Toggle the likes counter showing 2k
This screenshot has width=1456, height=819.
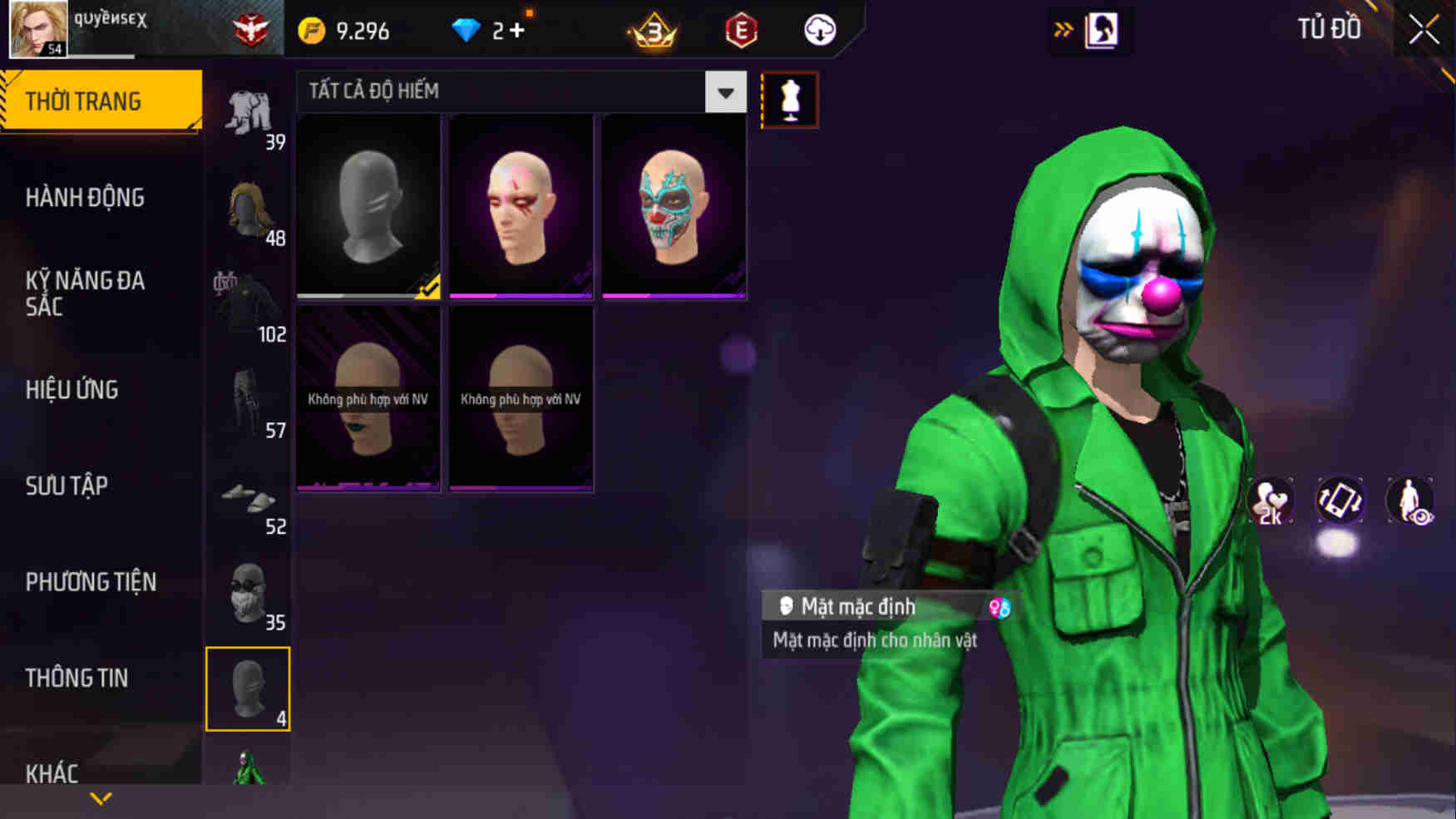click(x=1270, y=501)
